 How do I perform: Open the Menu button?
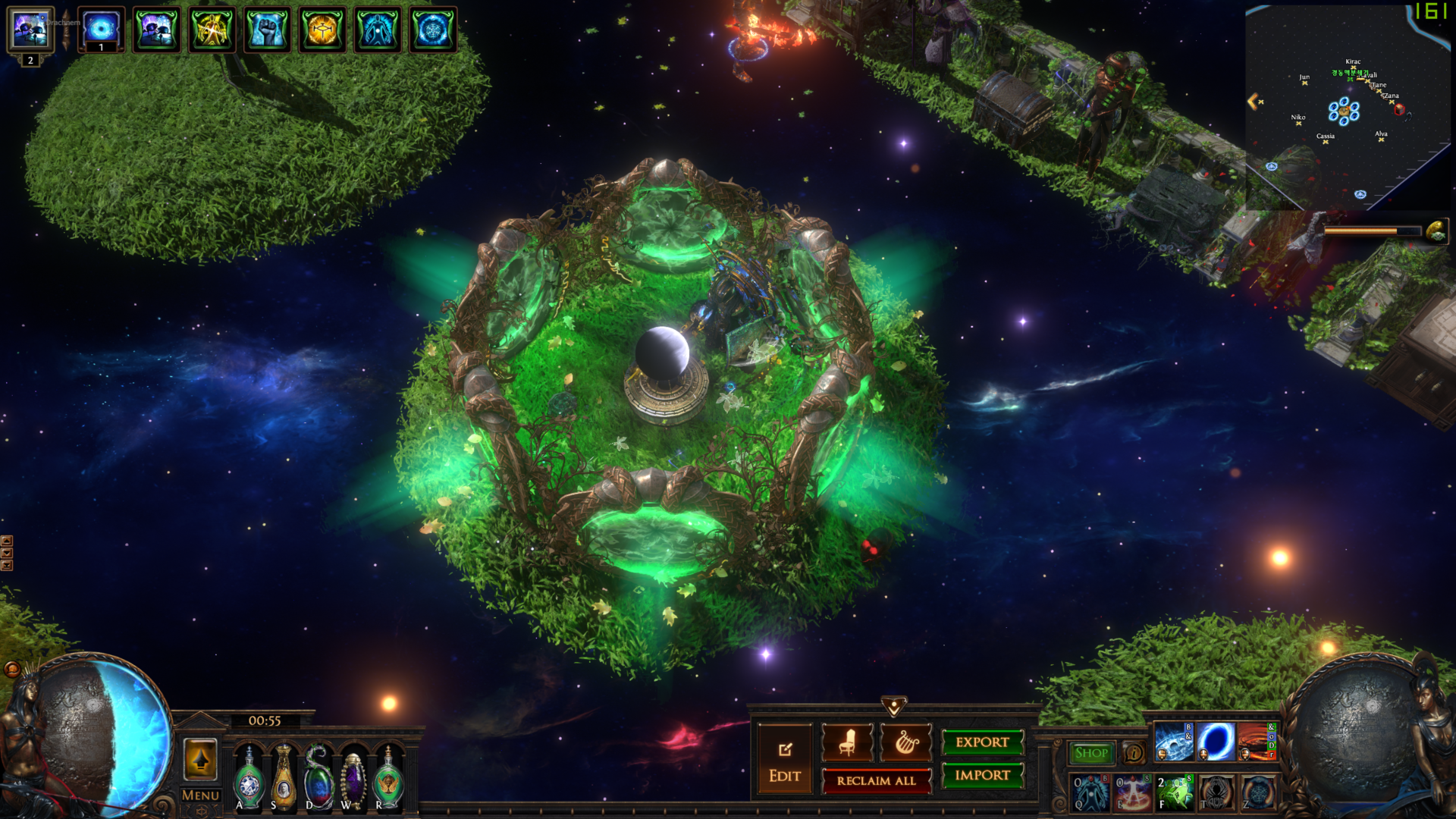click(x=200, y=795)
